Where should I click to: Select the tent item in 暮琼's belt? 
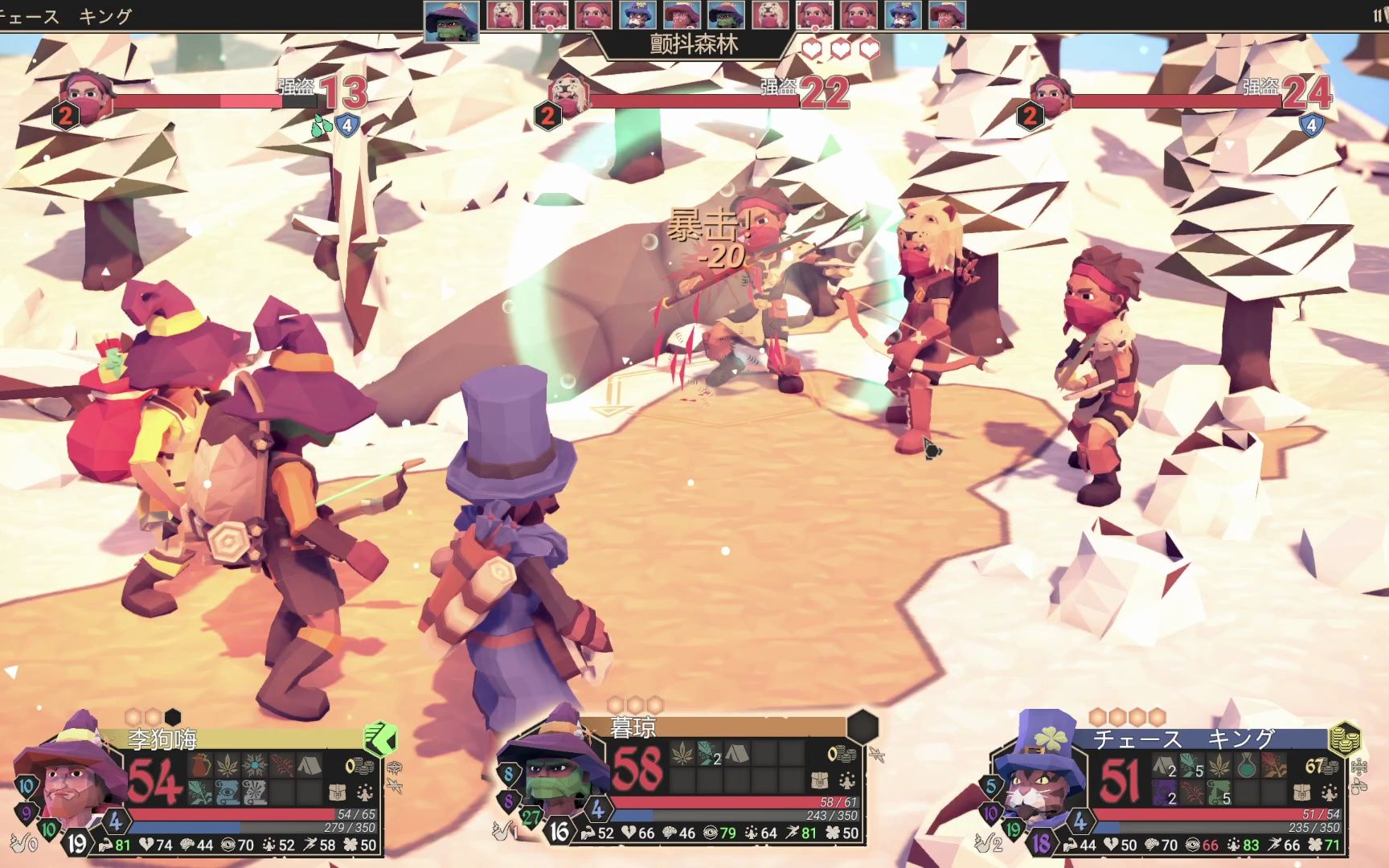pos(738,754)
